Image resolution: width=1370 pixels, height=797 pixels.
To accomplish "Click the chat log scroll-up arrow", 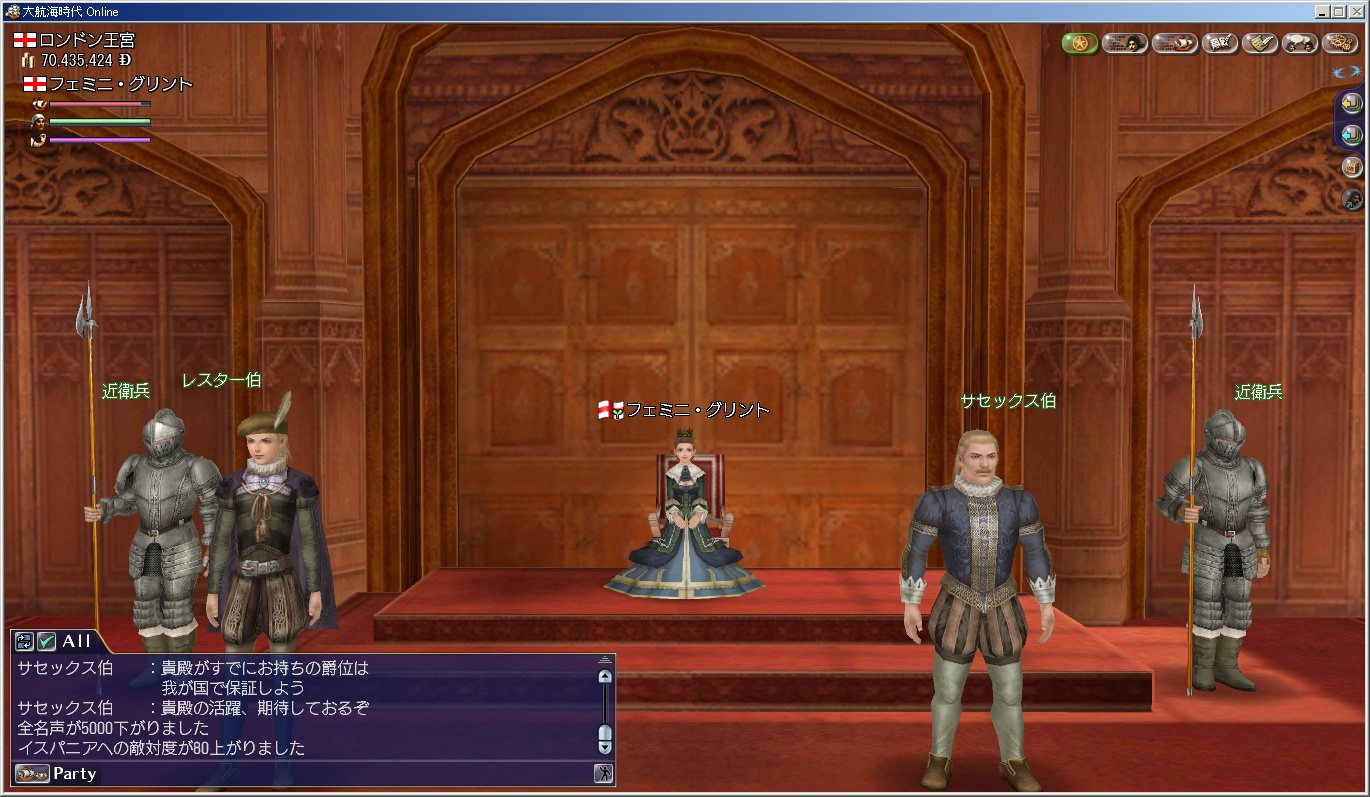I will [604, 676].
